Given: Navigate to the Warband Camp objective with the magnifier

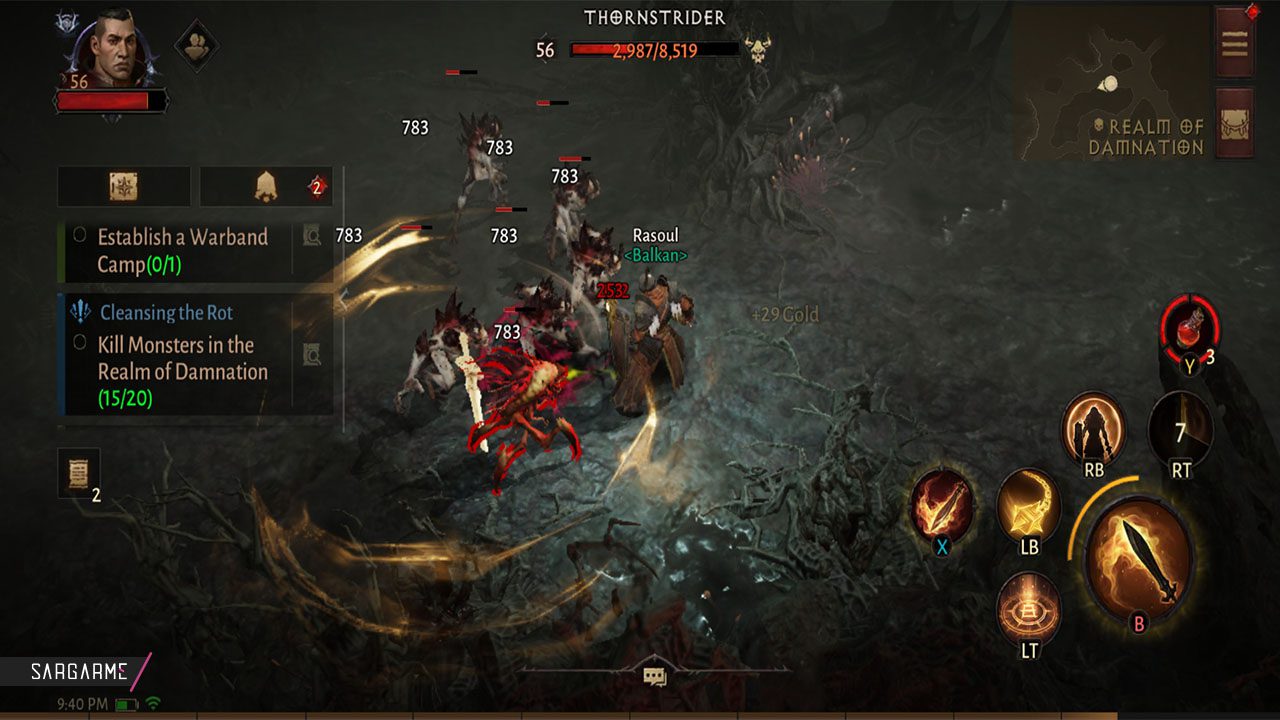Looking at the screenshot, I should click(312, 236).
